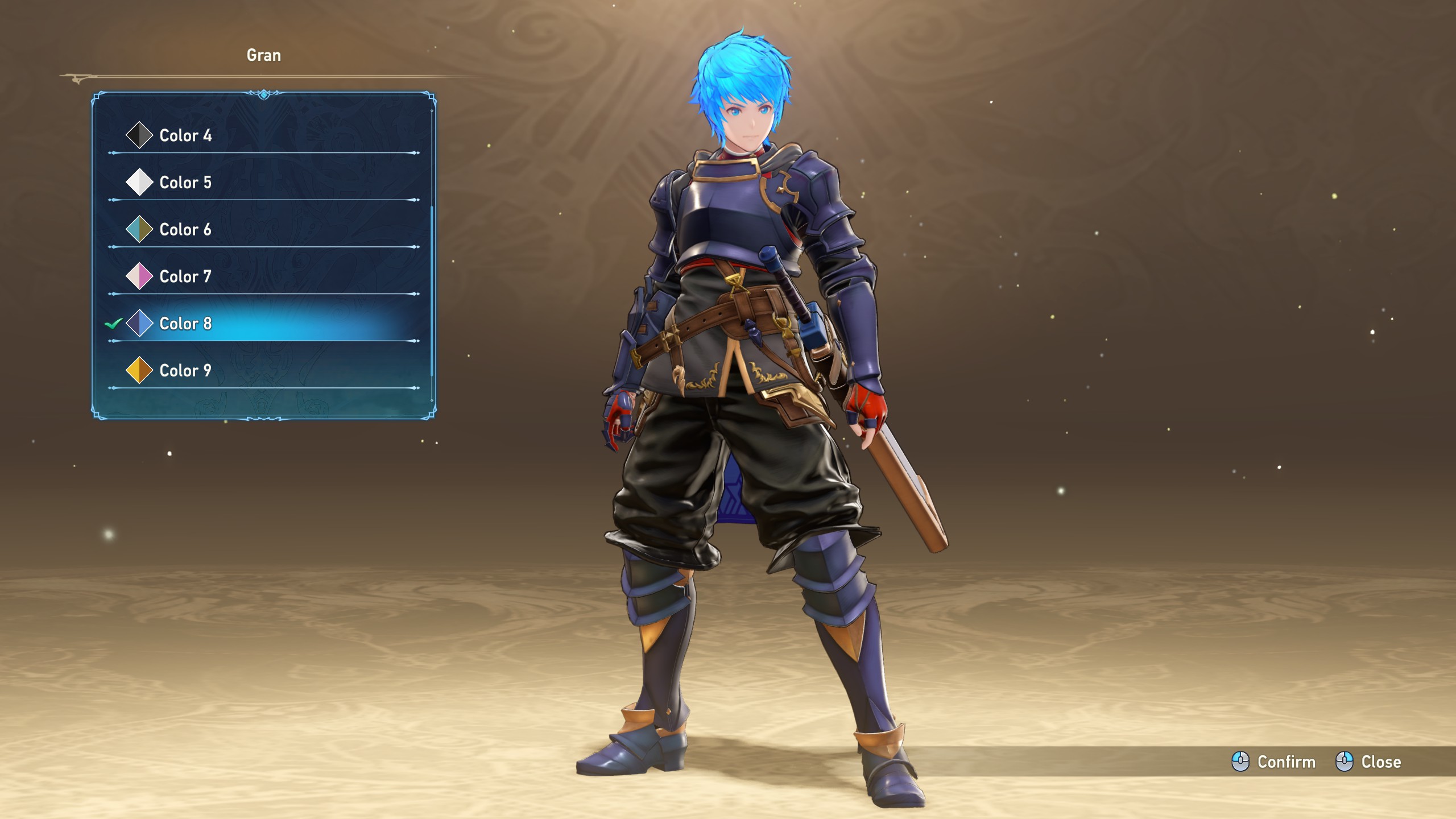Click the Confirm button
Image resolution: width=1456 pixels, height=819 pixels.
point(1274,762)
